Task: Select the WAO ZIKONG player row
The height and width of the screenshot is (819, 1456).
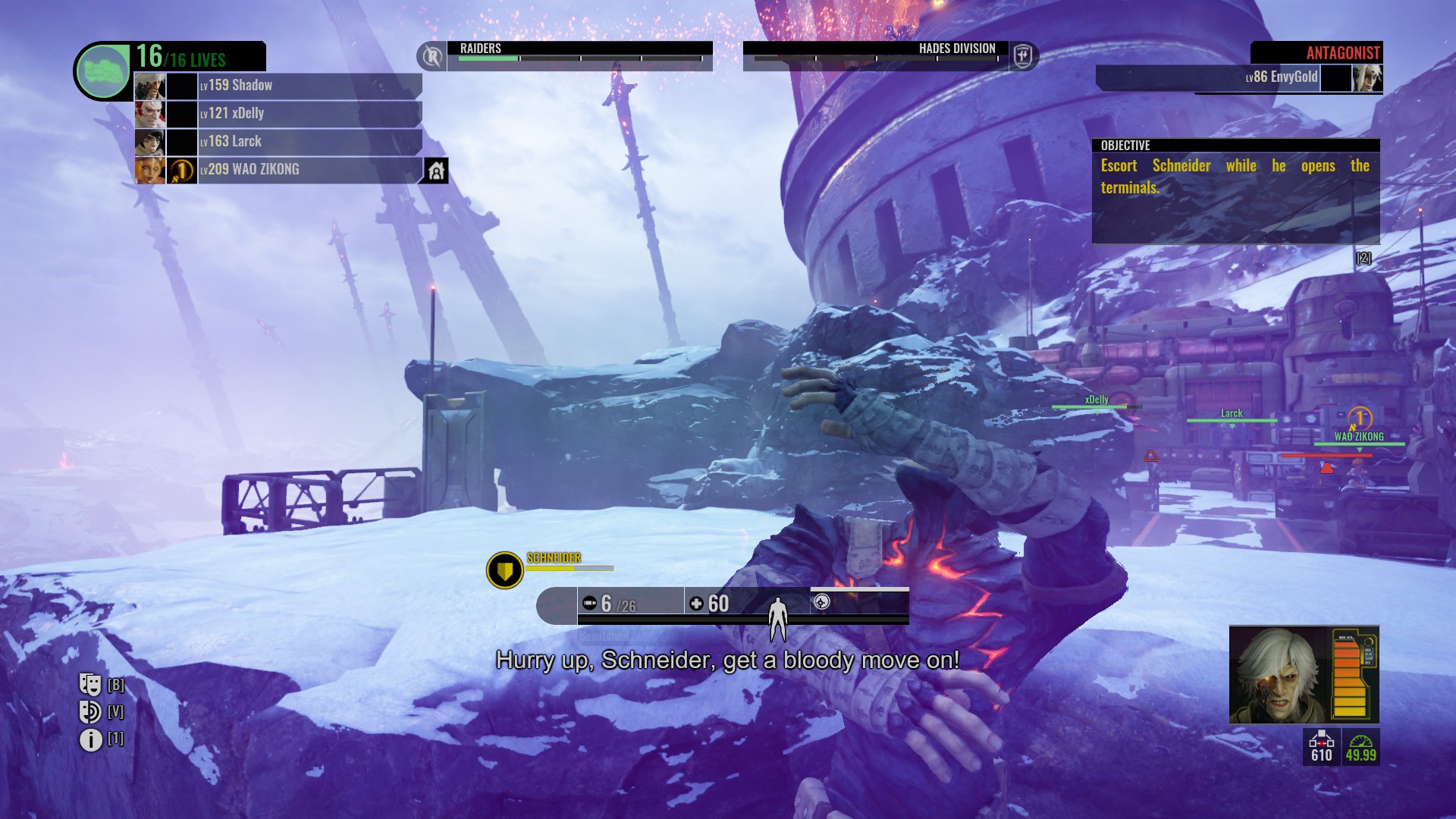Action: click(x=278, y=170)
